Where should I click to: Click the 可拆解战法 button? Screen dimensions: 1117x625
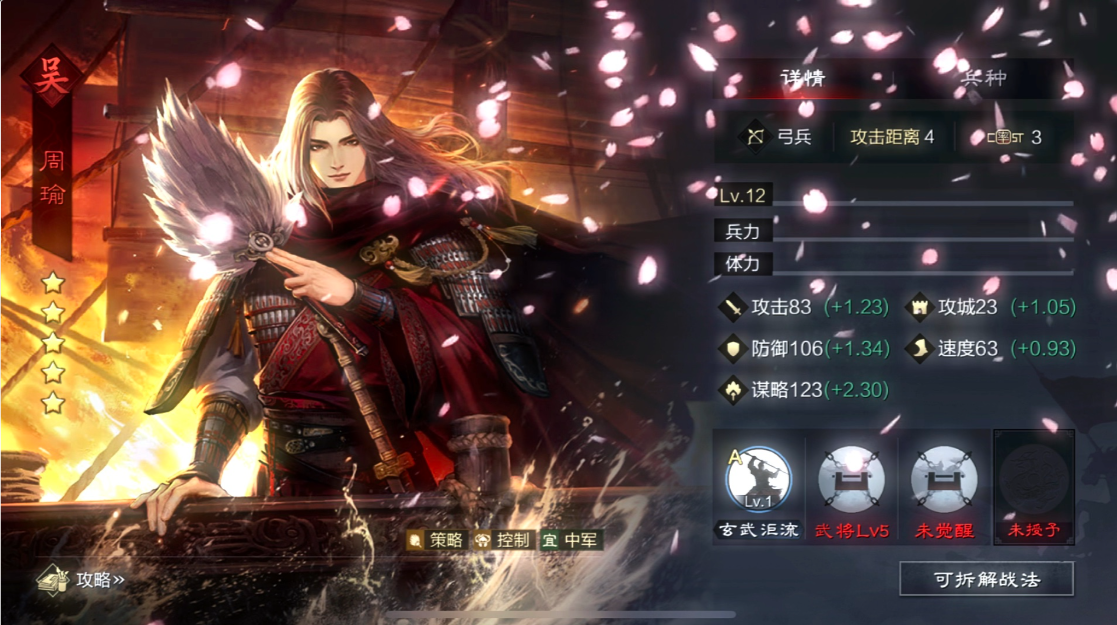[x=987, y=578]
